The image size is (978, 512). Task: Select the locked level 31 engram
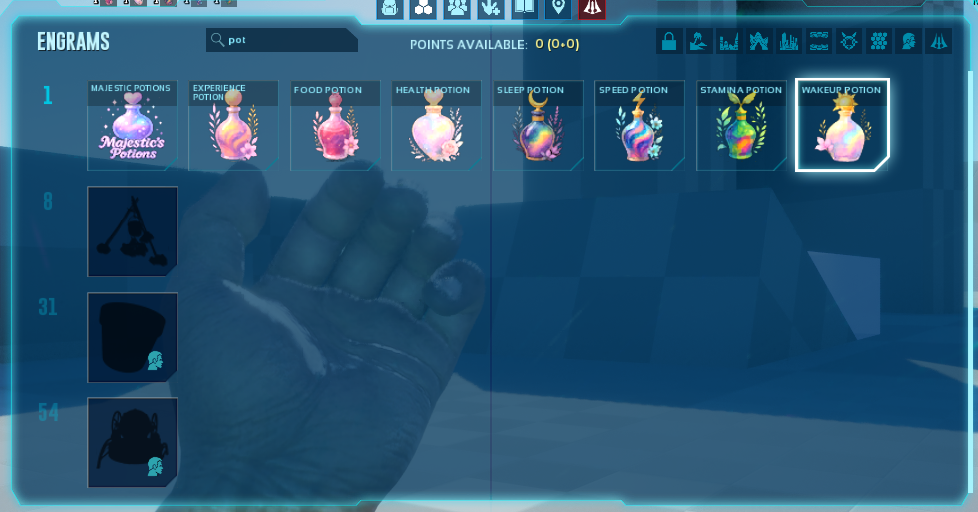point(132,337)
